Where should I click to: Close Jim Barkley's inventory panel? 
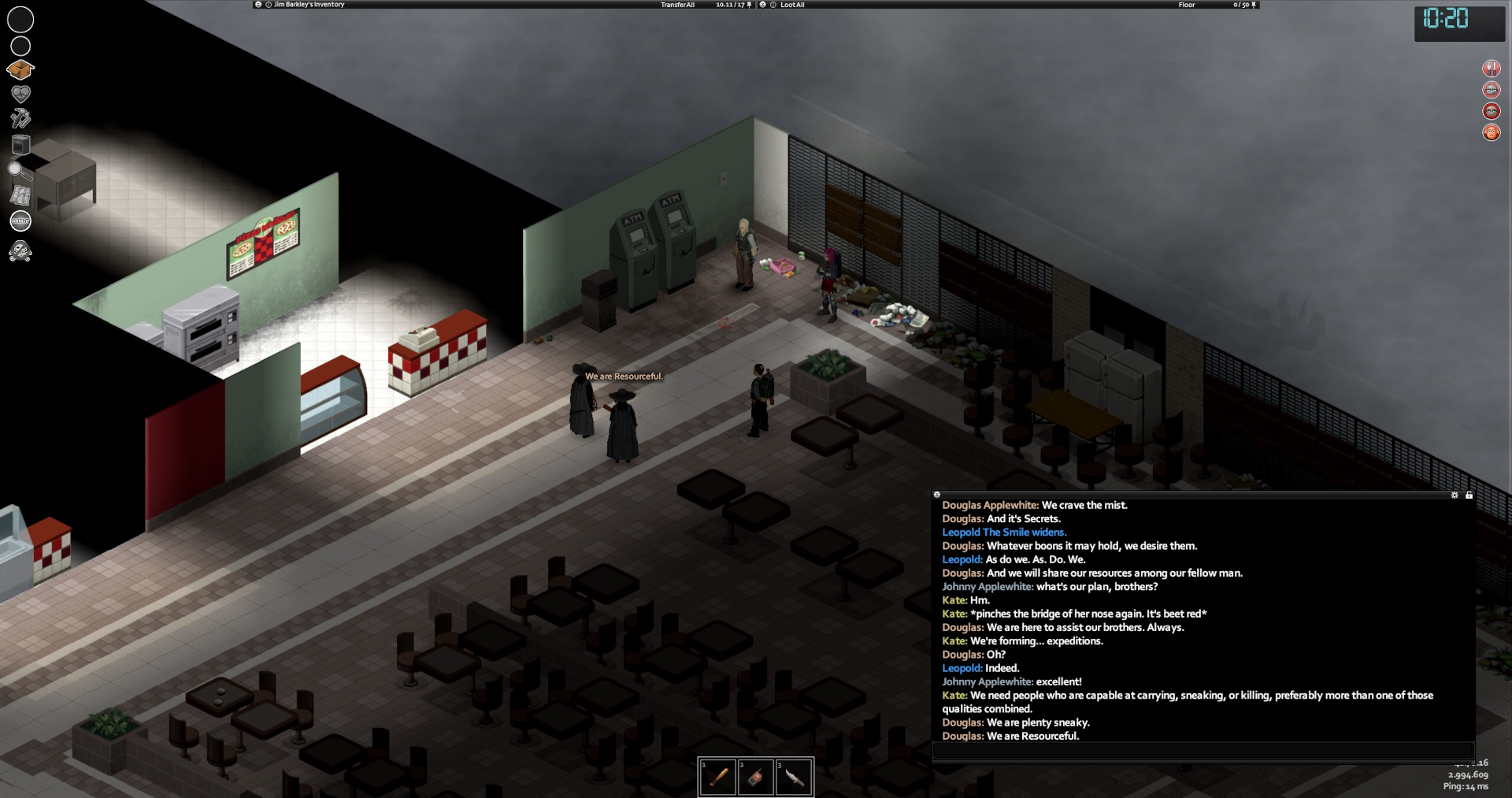pyautogui.click(x=258, y=5)
